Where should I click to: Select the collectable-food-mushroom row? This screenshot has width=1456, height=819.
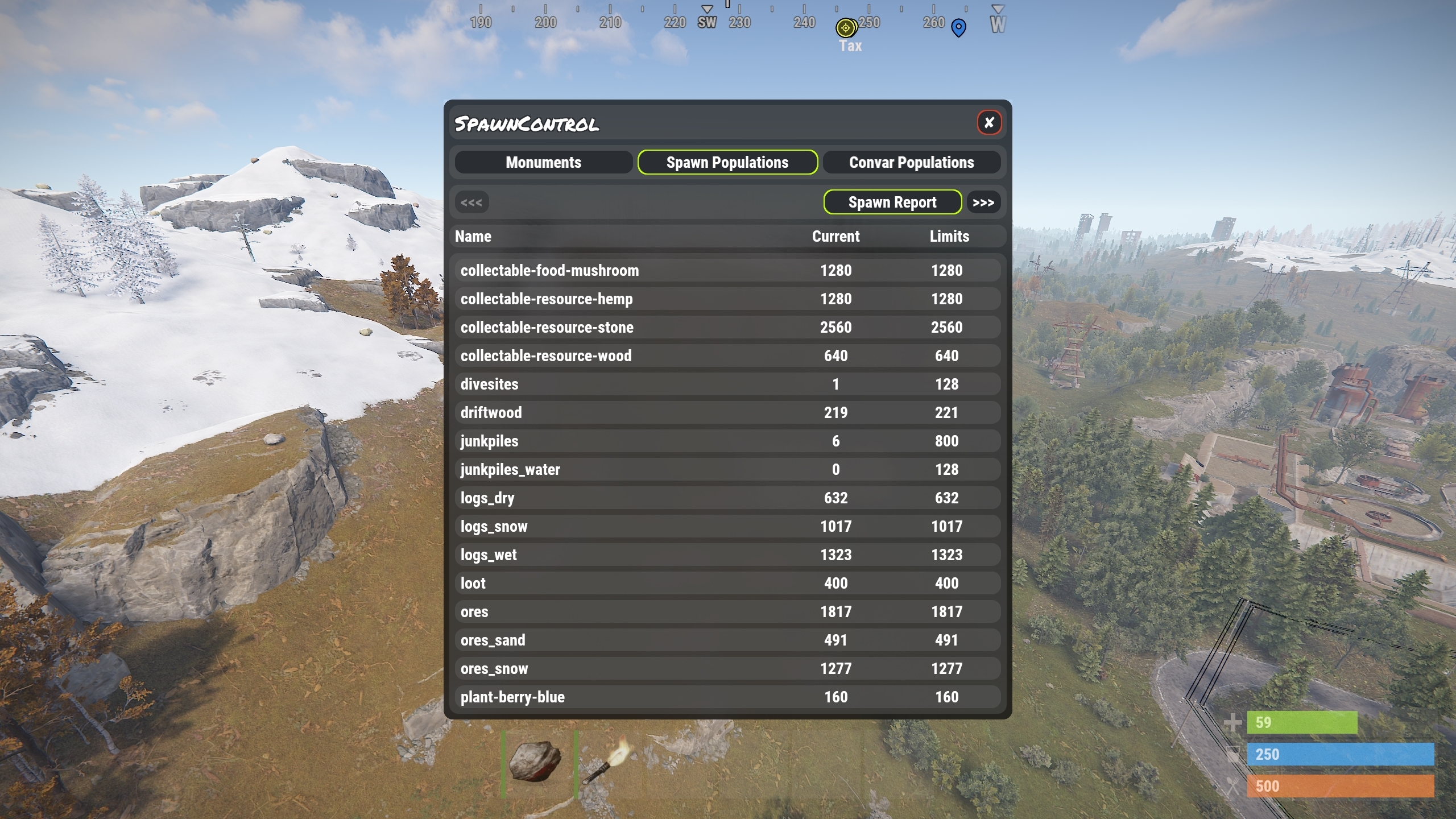pos(727,271)
